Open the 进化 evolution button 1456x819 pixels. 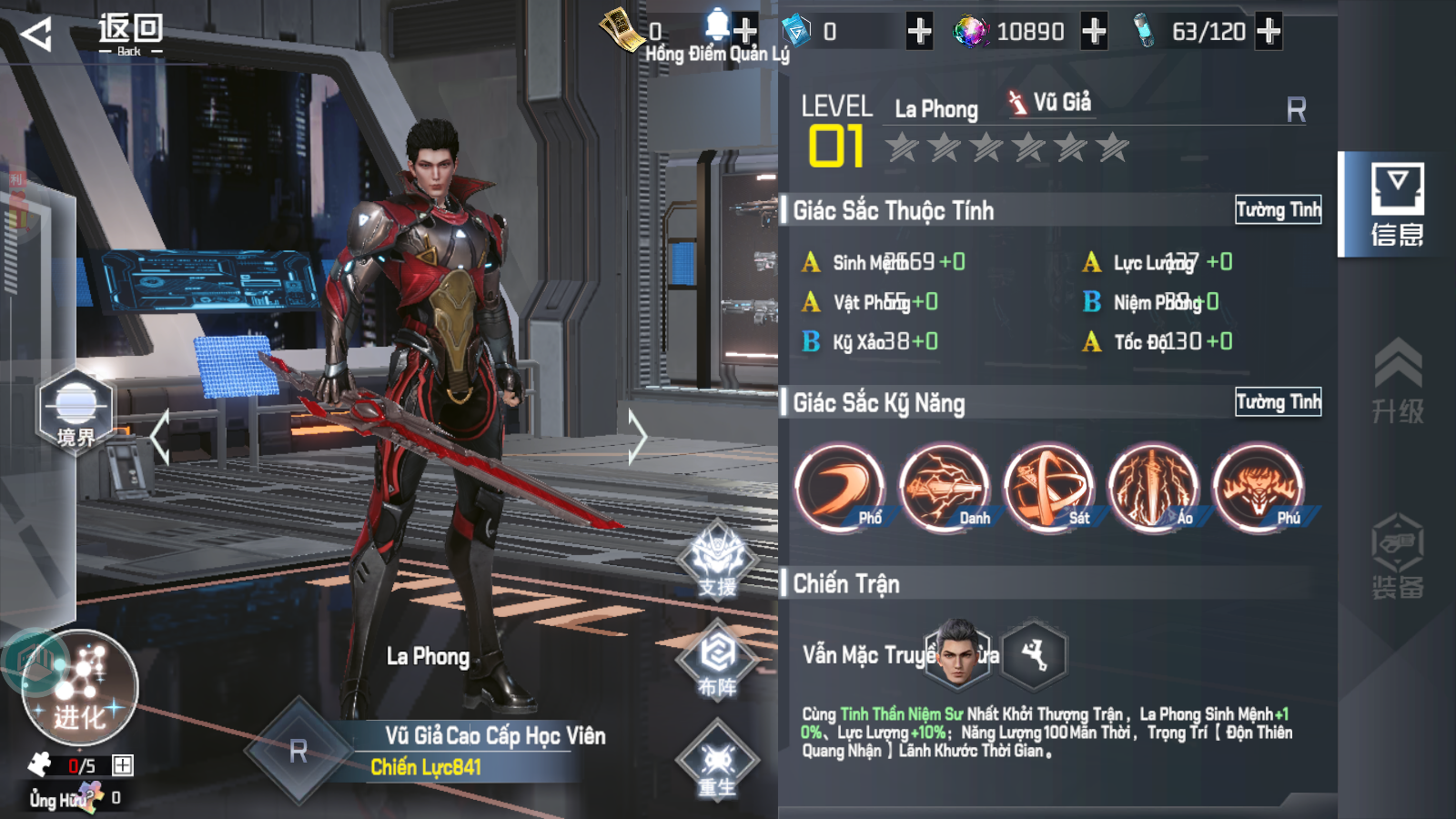(80, 689)
